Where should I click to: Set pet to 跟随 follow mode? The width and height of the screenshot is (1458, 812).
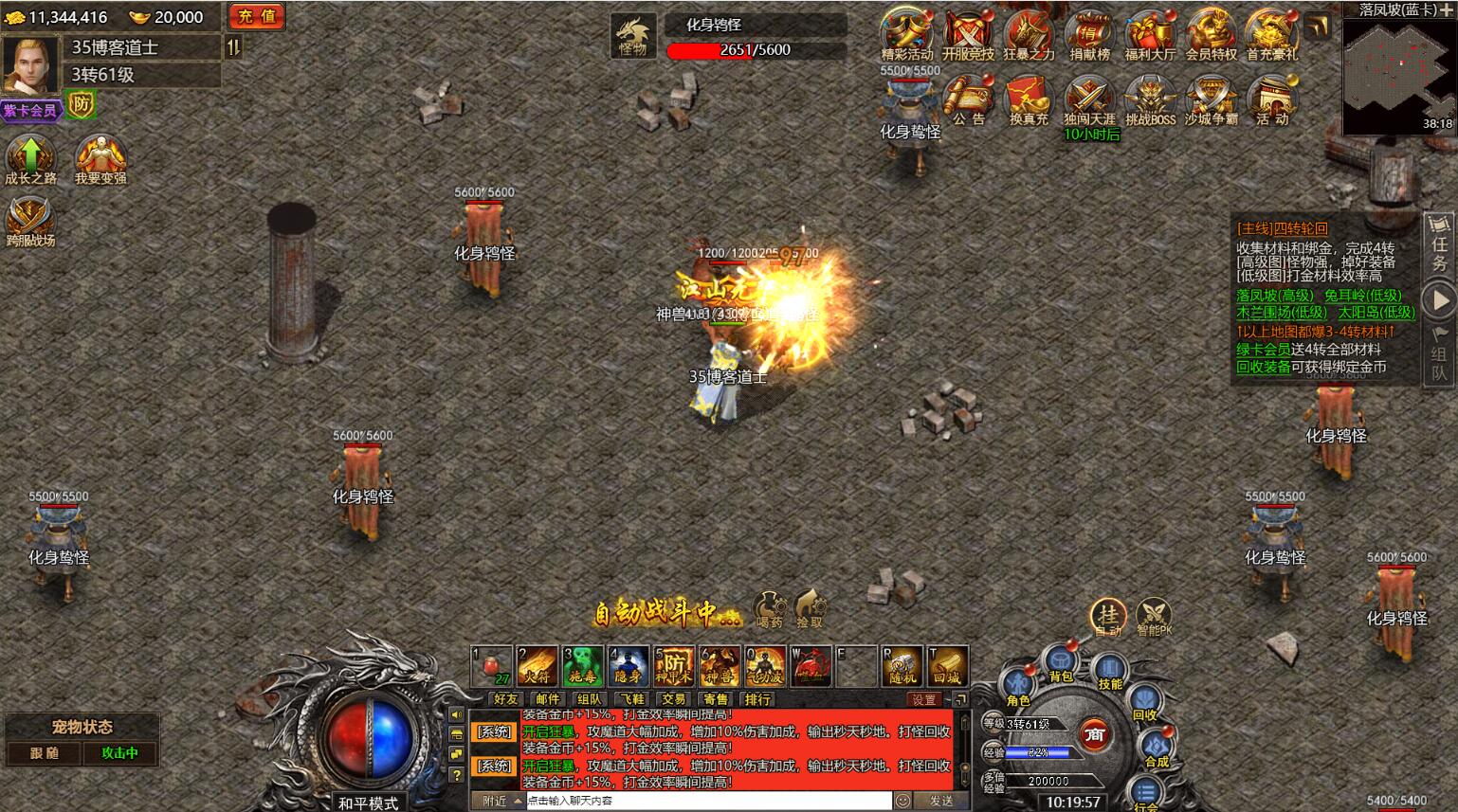[x=44, y=753]
